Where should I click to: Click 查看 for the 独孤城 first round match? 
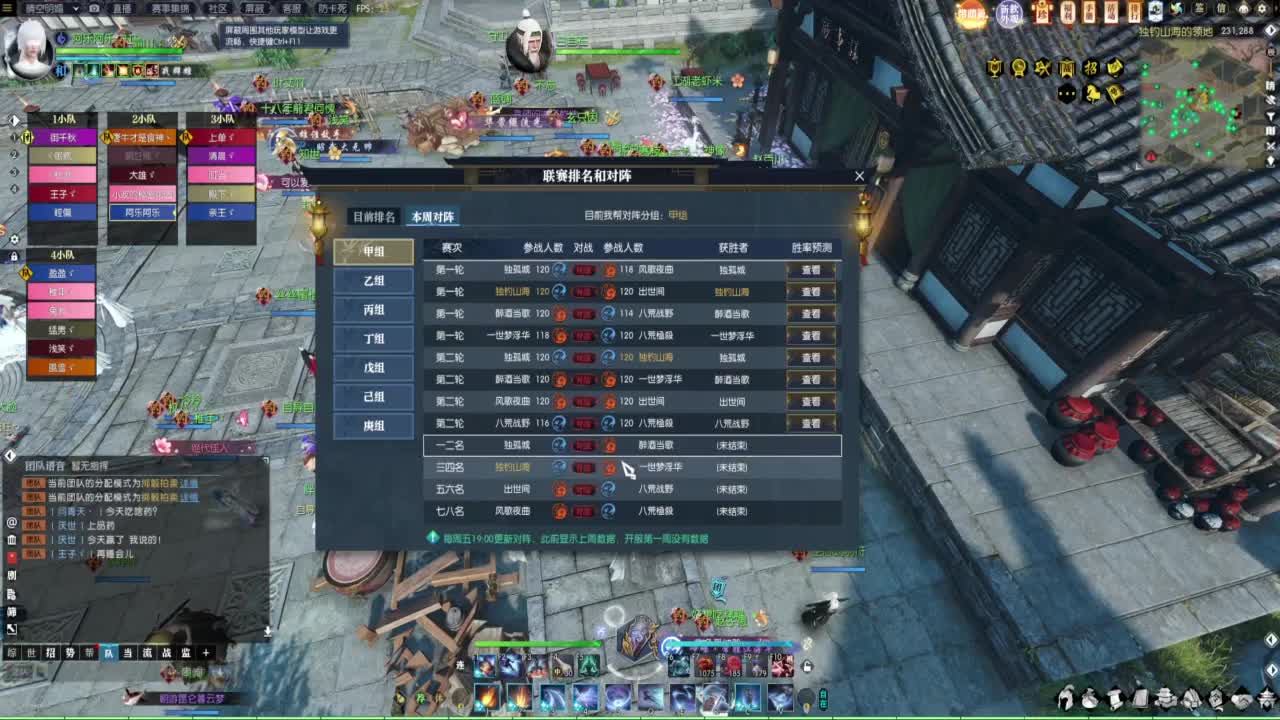811,269
